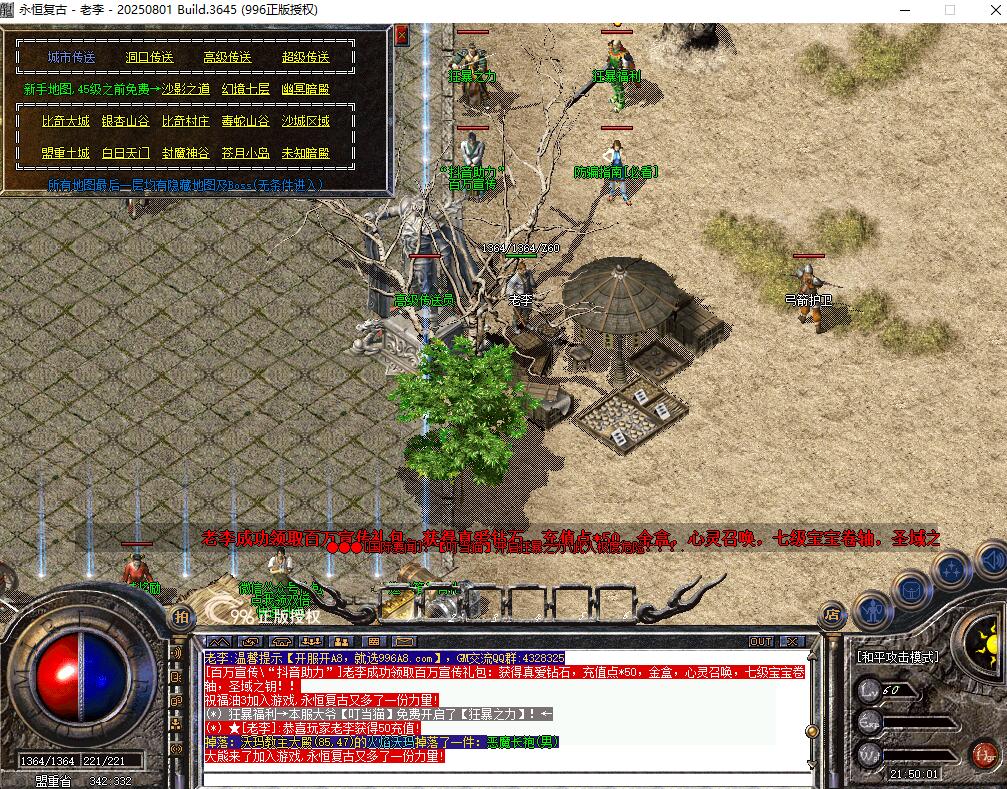Image resolution: width=1007 pixels, height=789 pixels.
Task: Select 银杏山谷 destination link
Action: [x=126, y=121]
